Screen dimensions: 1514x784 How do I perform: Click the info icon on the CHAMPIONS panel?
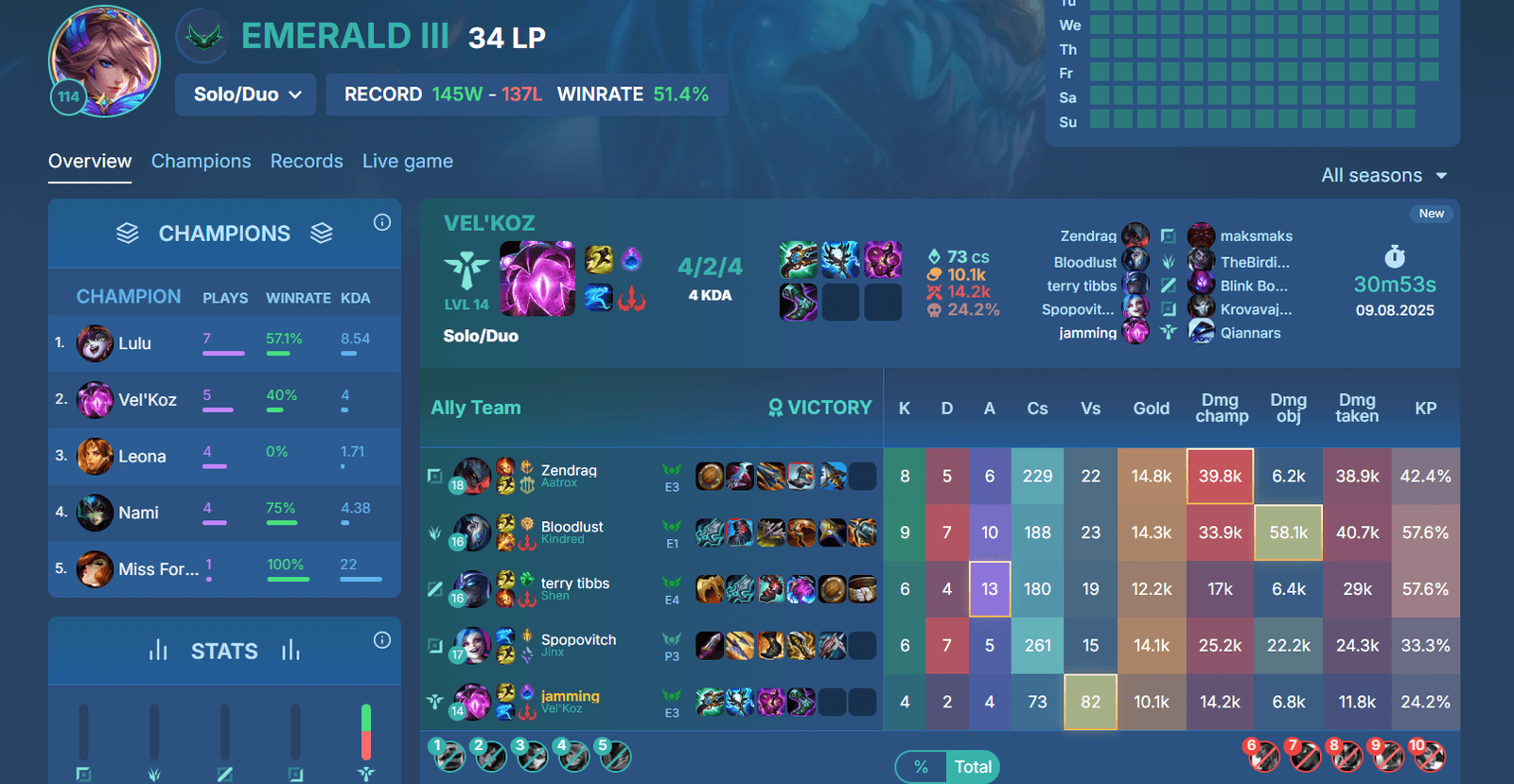pyautogui.click(x=382, y=221)
